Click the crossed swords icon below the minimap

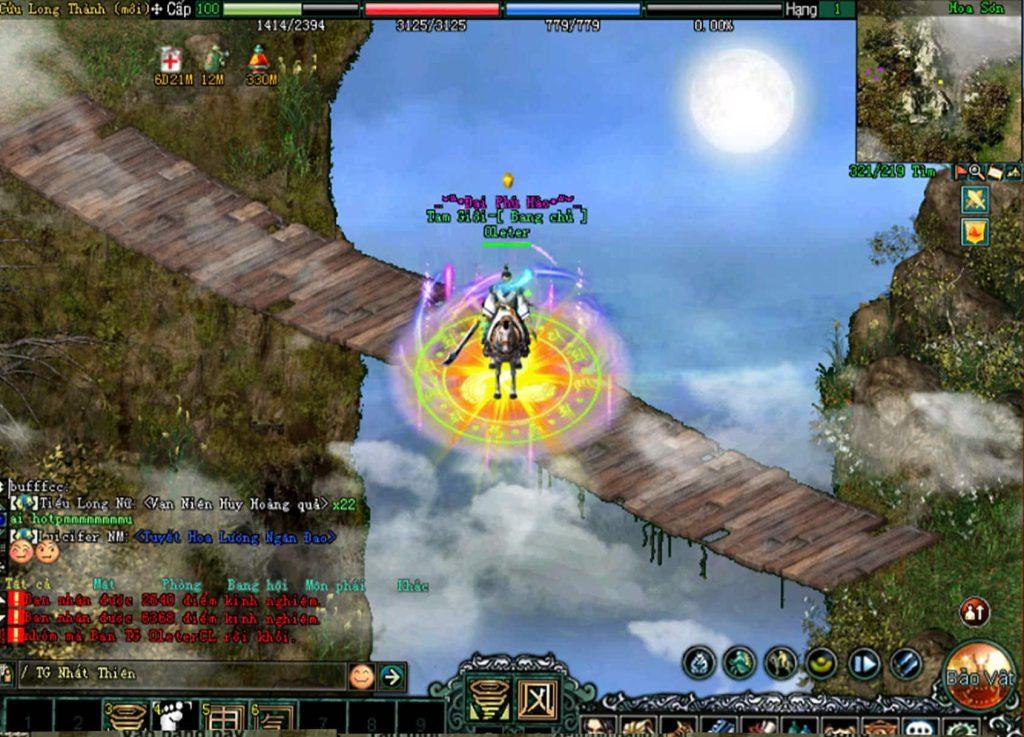pos(975,200)
